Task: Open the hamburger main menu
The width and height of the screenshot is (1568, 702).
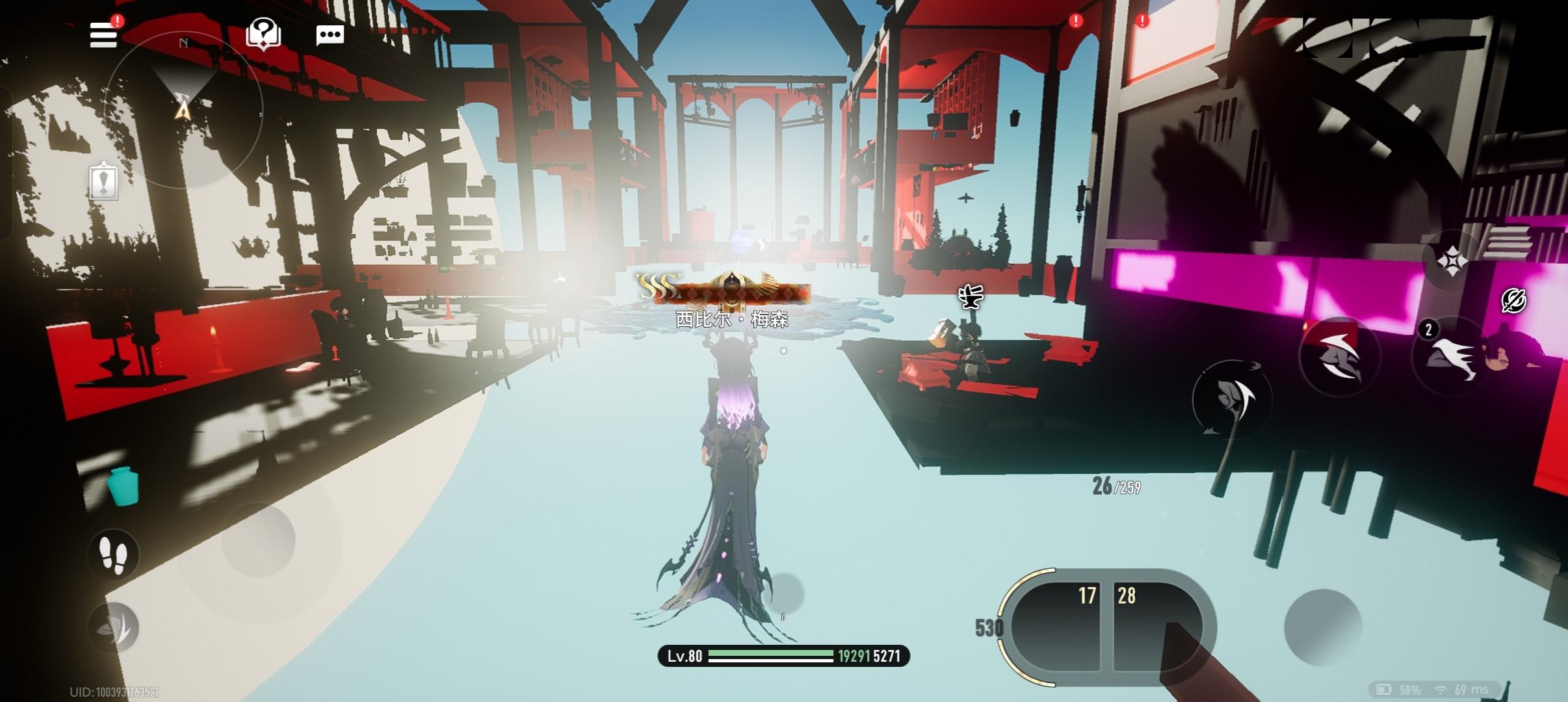Action: click(104, 34)
